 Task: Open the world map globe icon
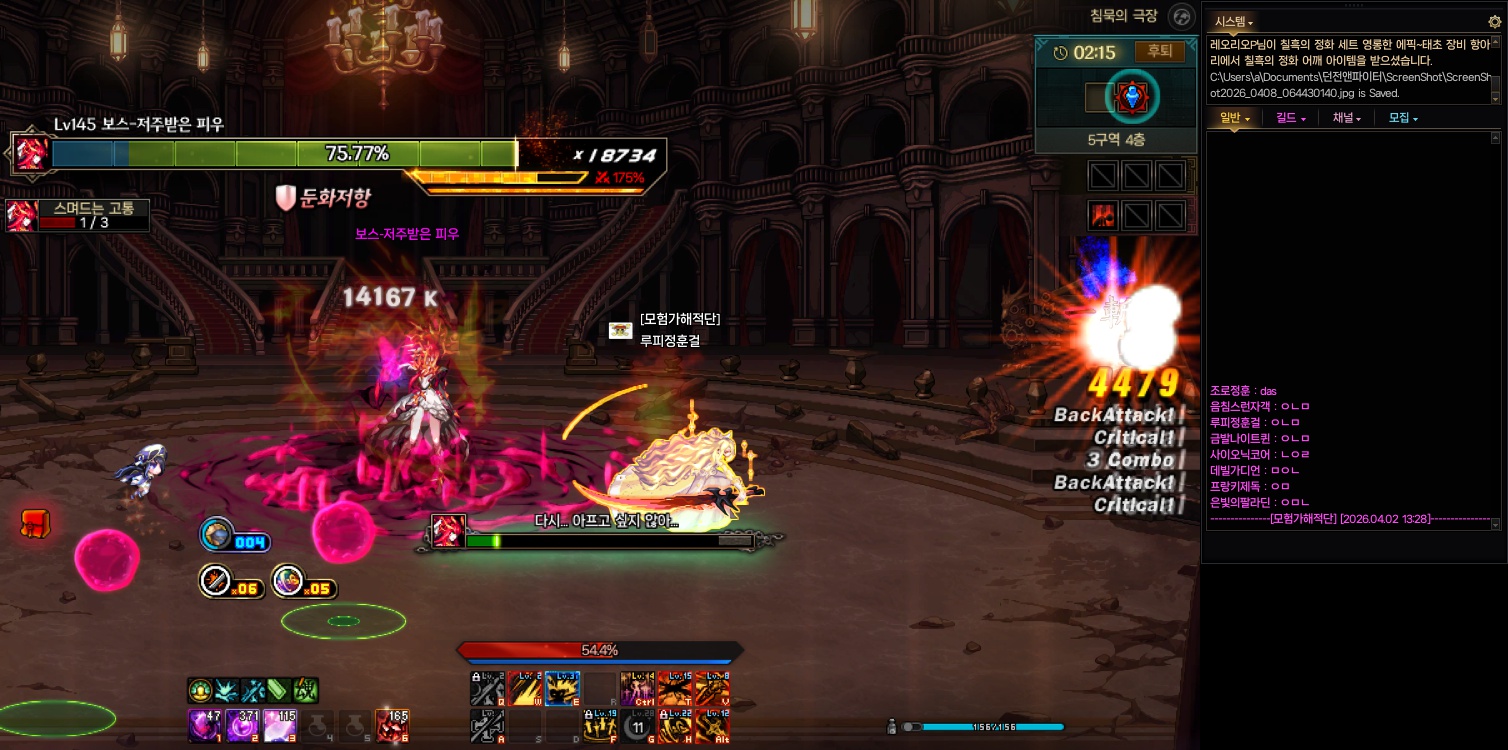(1183, 16)
